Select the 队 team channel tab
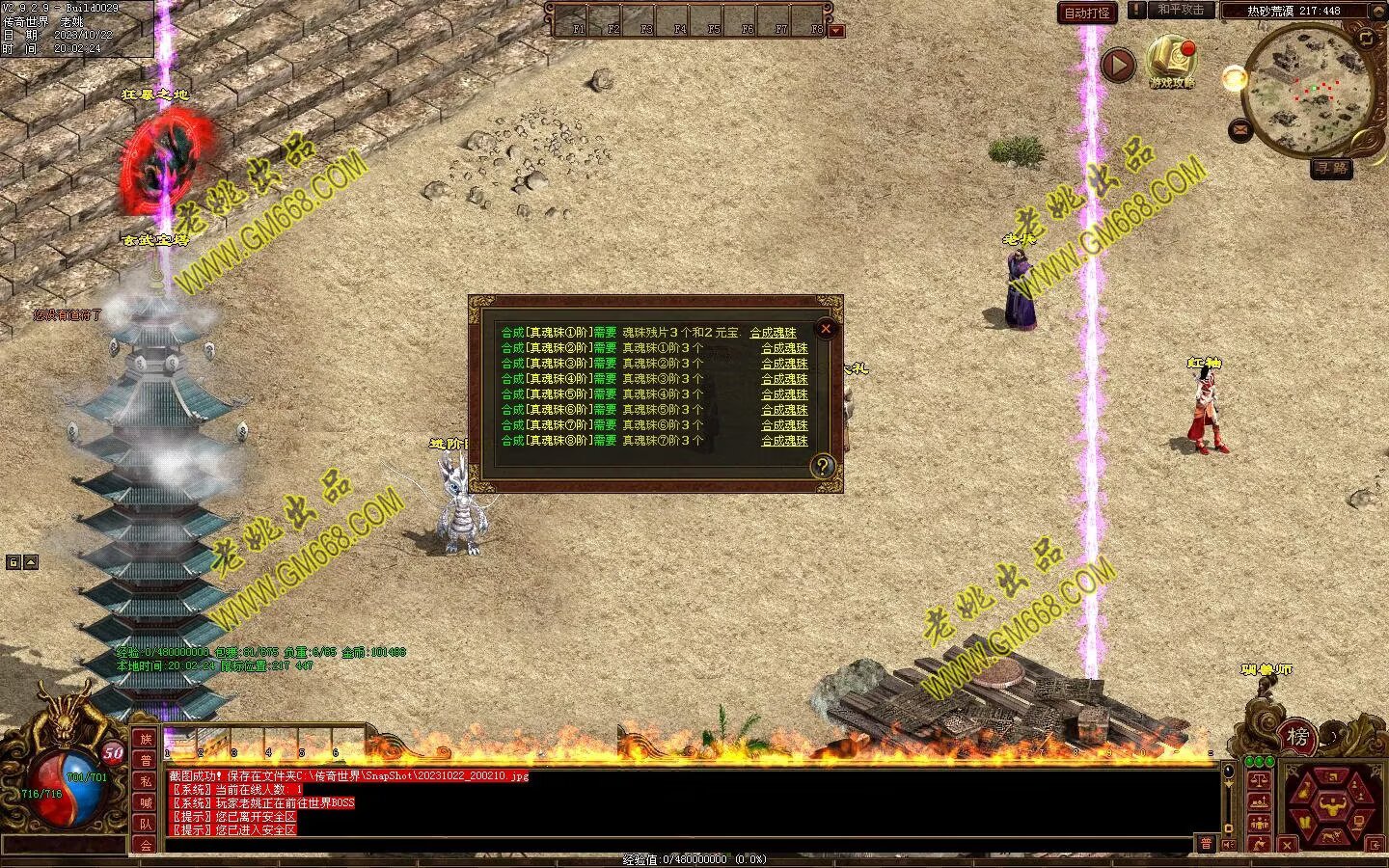 point(146,824)
